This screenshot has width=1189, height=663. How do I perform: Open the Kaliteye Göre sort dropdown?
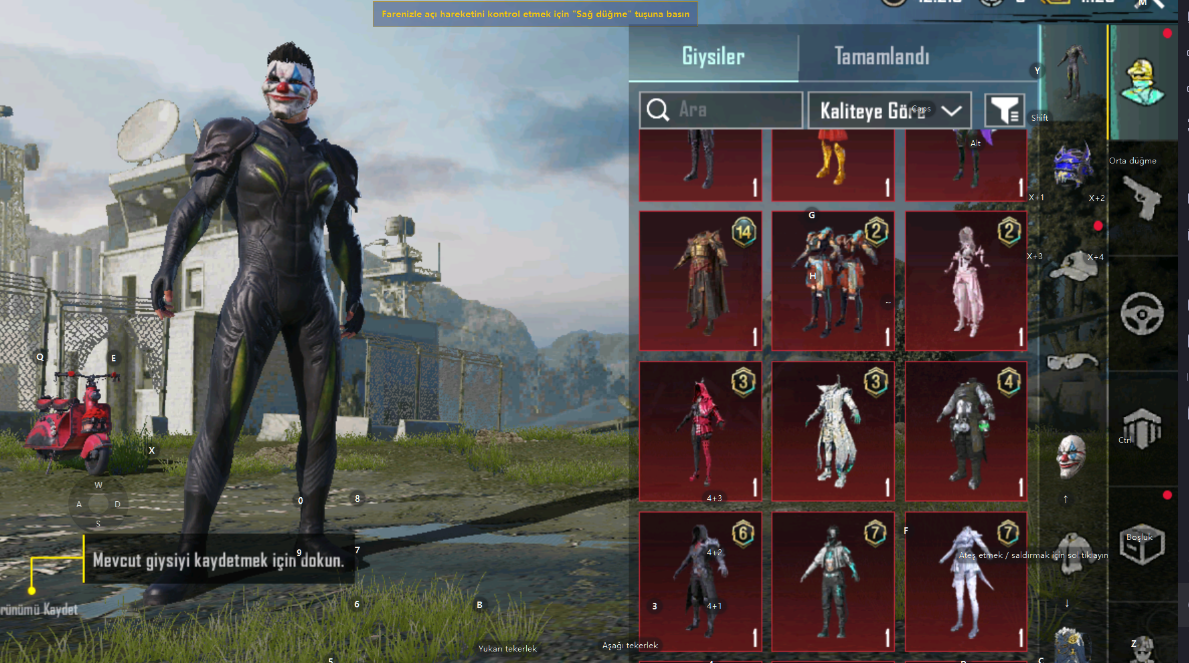coord(890,110)
